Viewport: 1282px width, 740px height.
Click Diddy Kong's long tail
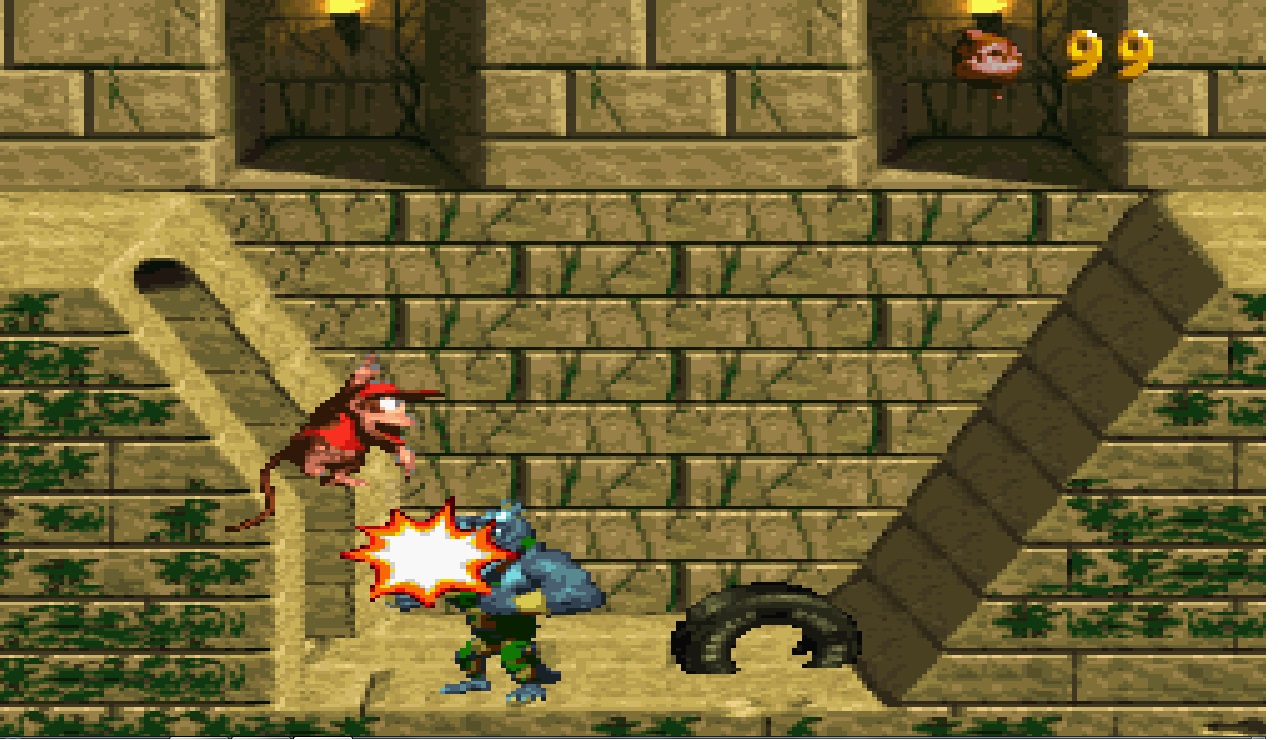(x=265, y=490)
